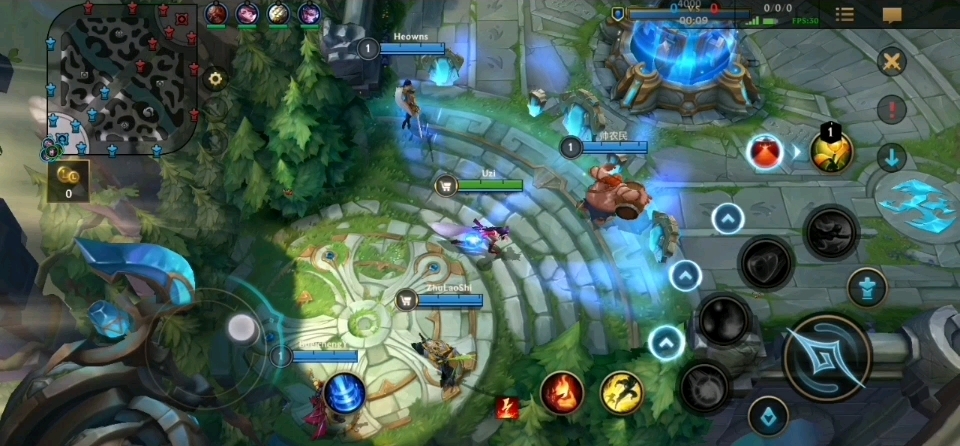The width and height of the screenshot is (960, 446).
Task: Open the chat speech bubble
Action: coord(892,14)
